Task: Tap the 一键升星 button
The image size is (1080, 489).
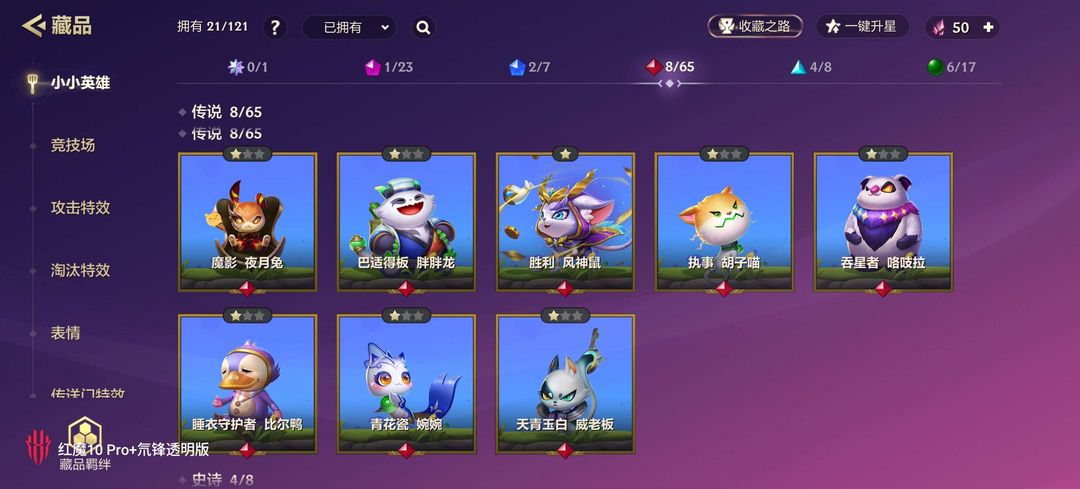Action: tap(862, 27)
